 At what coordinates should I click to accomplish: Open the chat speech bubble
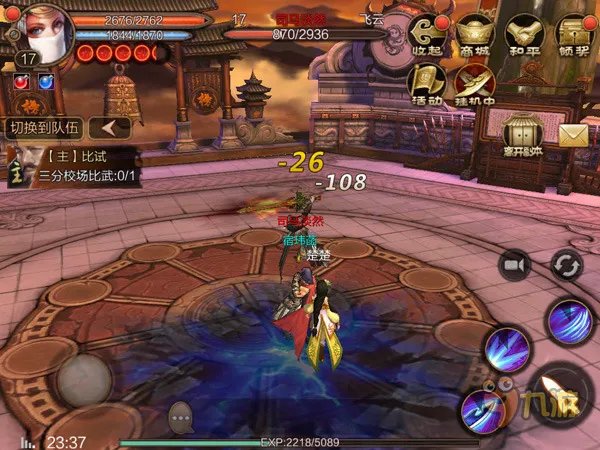tap(181, 412)
